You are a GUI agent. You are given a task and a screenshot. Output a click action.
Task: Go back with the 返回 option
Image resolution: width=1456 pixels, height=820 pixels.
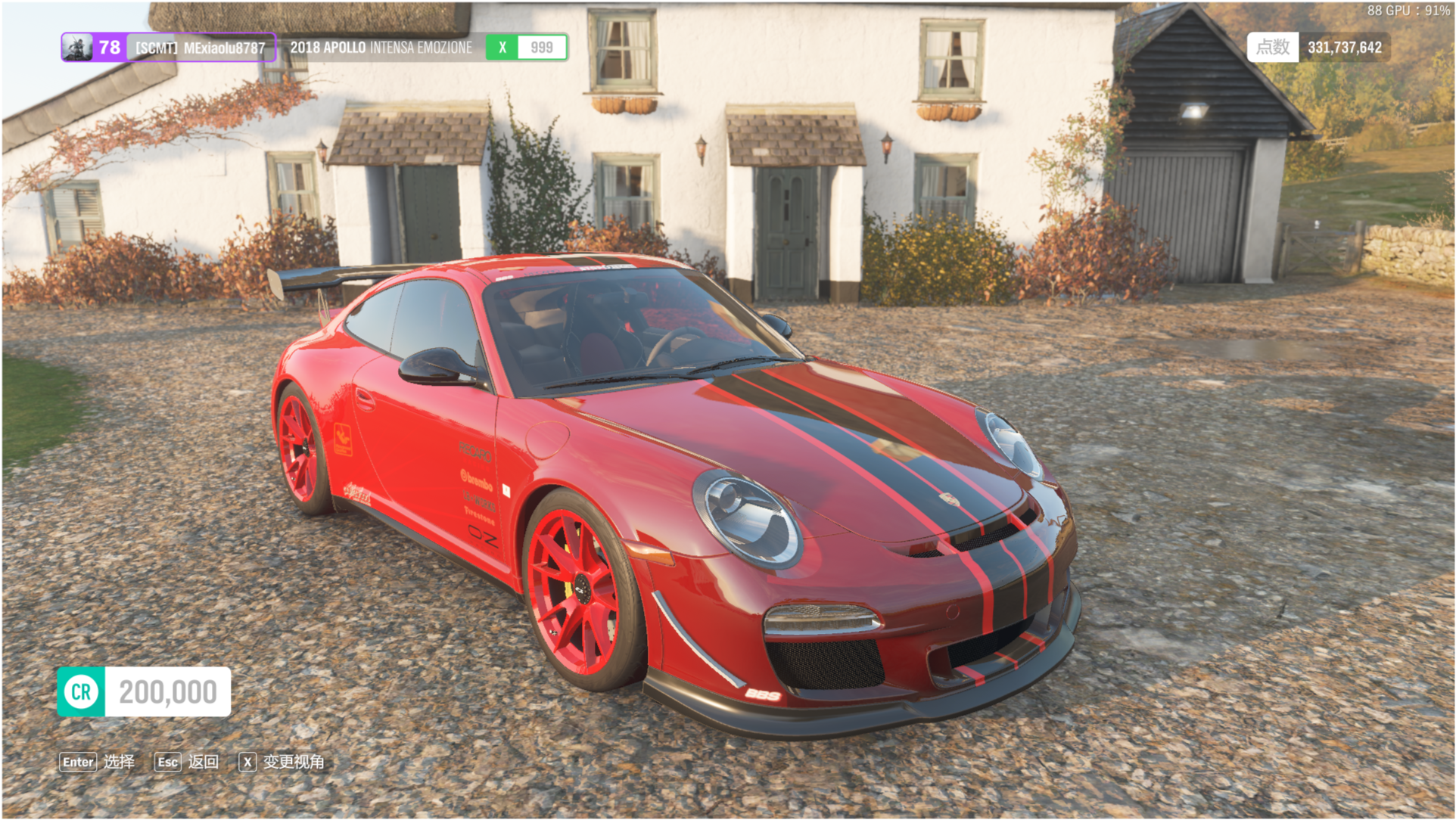pos(187,762)
